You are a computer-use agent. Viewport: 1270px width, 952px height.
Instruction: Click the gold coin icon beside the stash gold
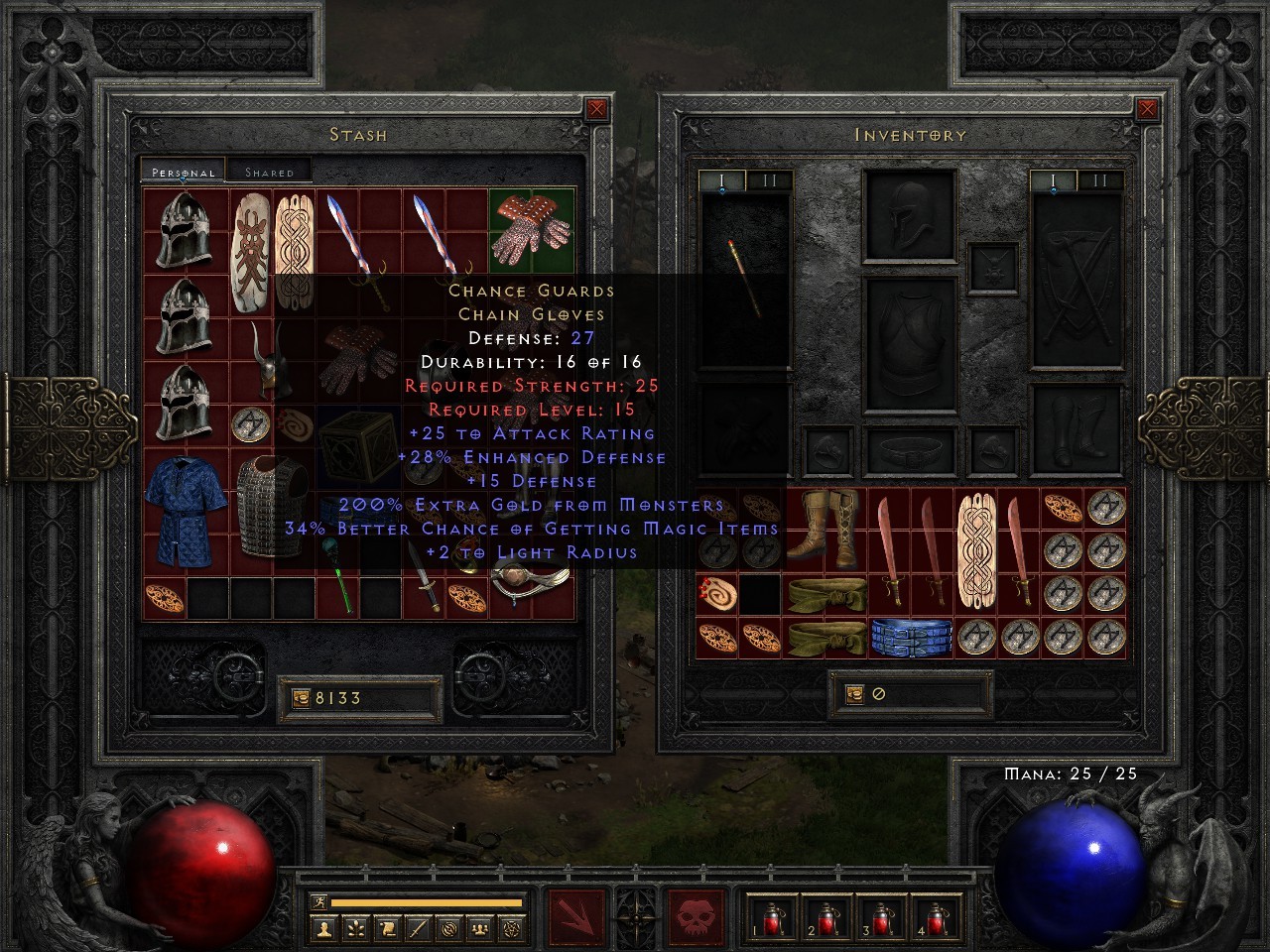tap(301, 697)
